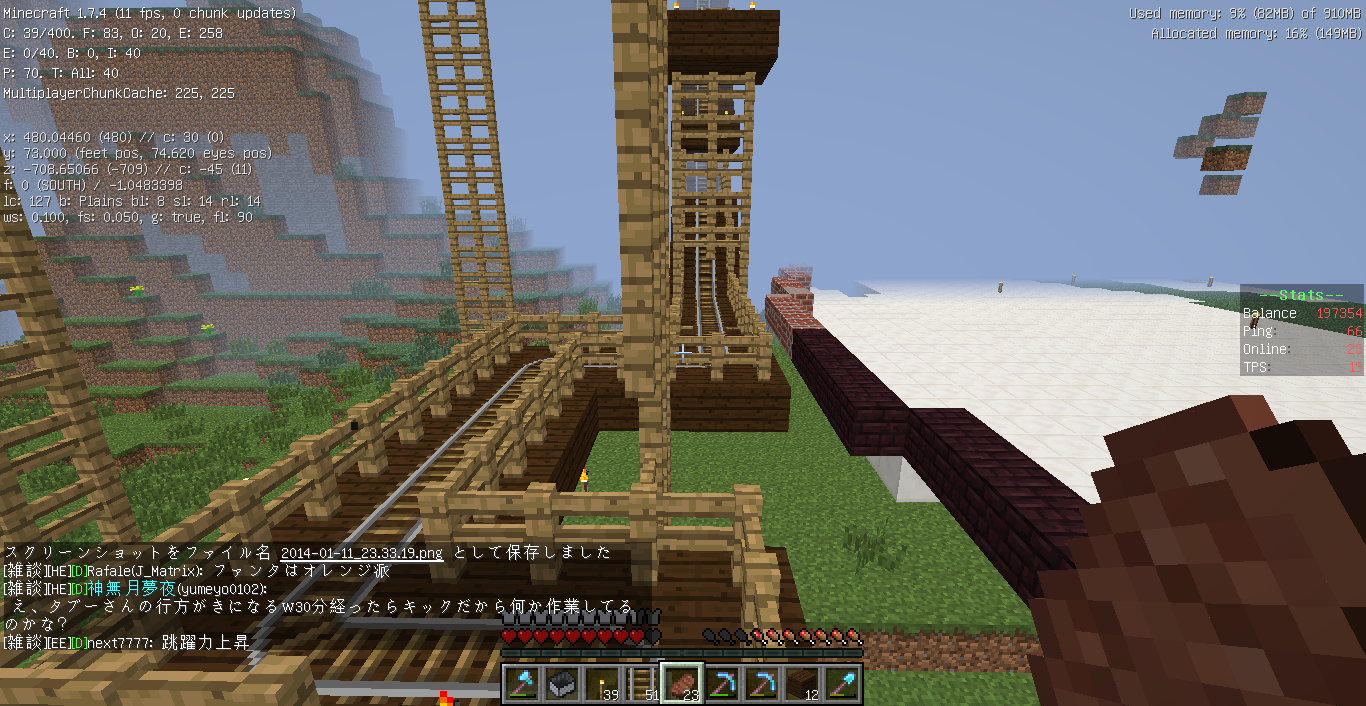Select the diamond axe hotbar slot

pyautogui.click(x=522, y=684)
